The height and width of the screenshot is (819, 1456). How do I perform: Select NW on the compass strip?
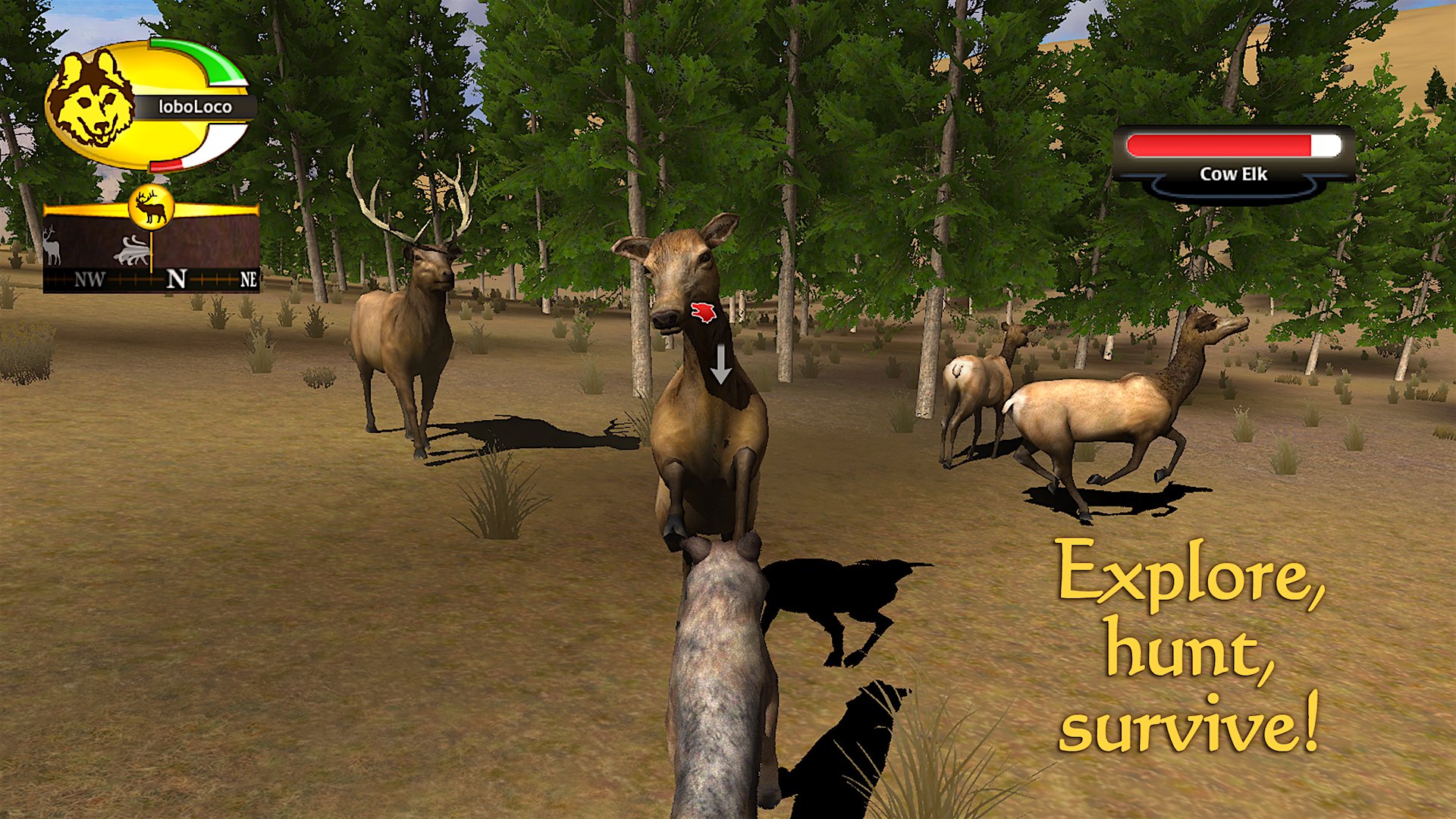89,278
